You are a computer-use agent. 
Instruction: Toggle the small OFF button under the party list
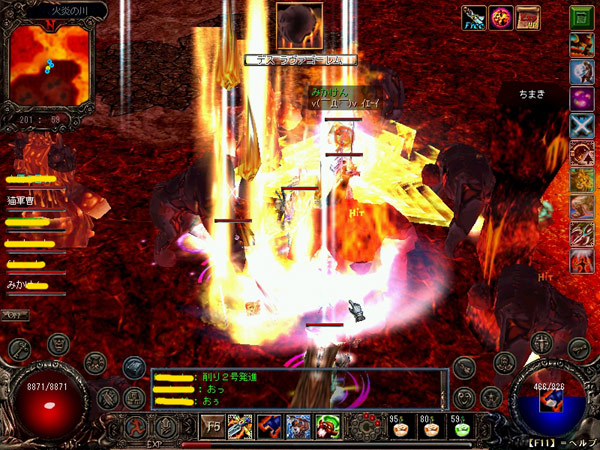[x=15, y=314]
